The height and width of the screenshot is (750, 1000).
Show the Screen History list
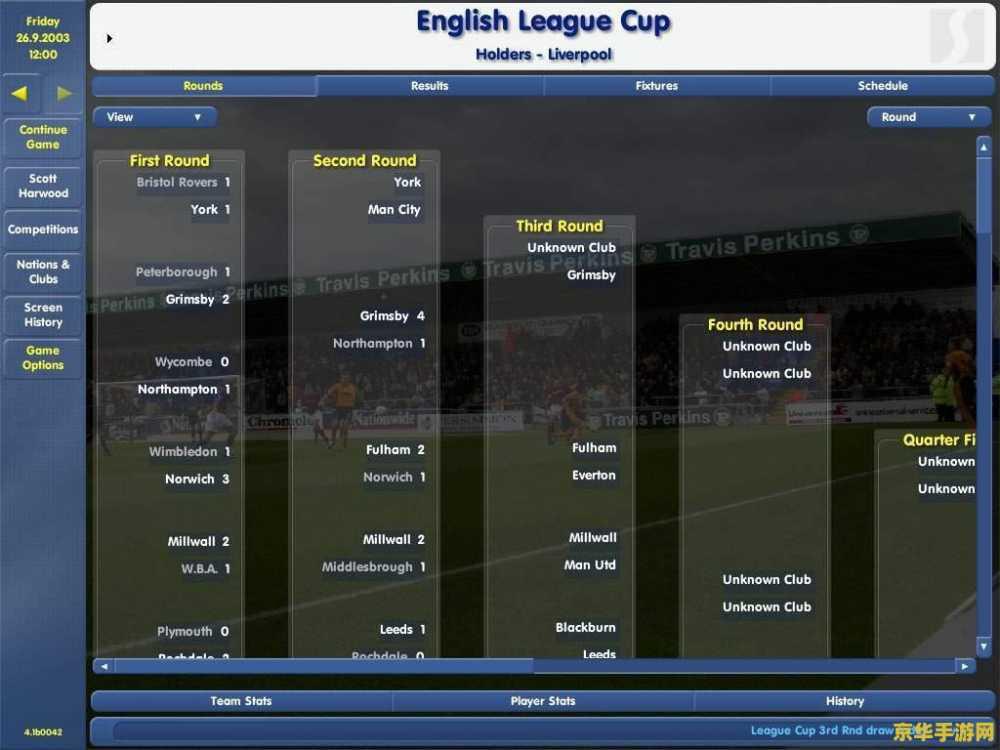[43, 315]
